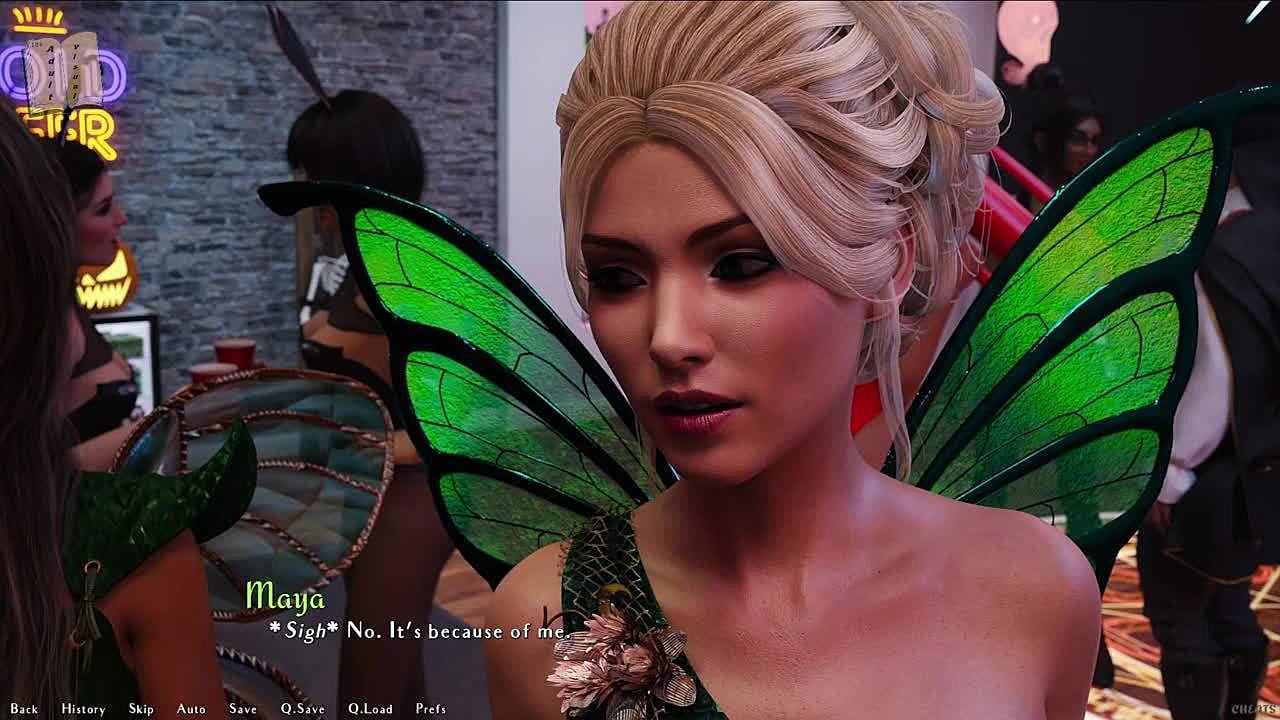Quick load with Q.Load
Image resolution: width=1280 pixels, height=720 pixels.
click(x=370, y=709)
